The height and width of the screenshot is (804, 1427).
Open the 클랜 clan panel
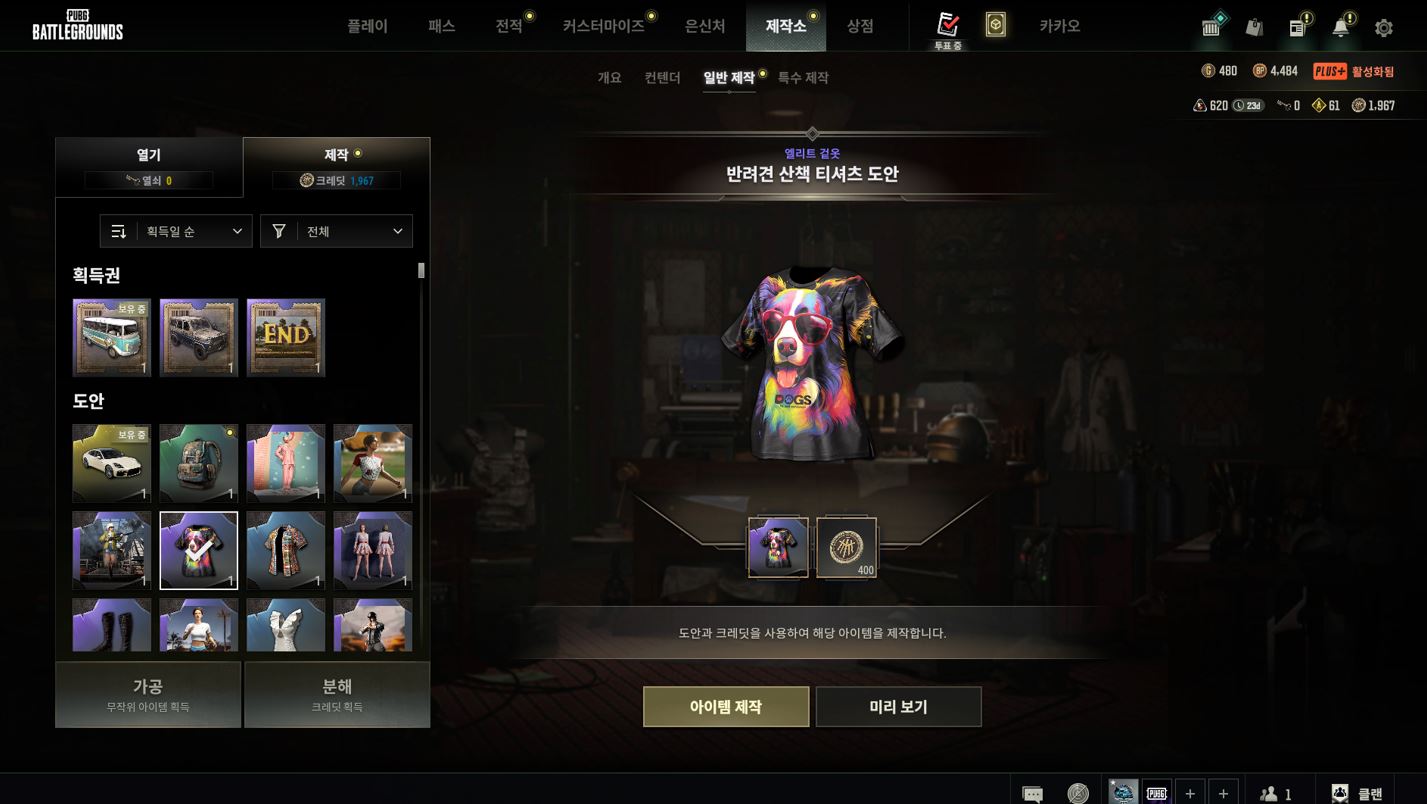[1356, 793]
